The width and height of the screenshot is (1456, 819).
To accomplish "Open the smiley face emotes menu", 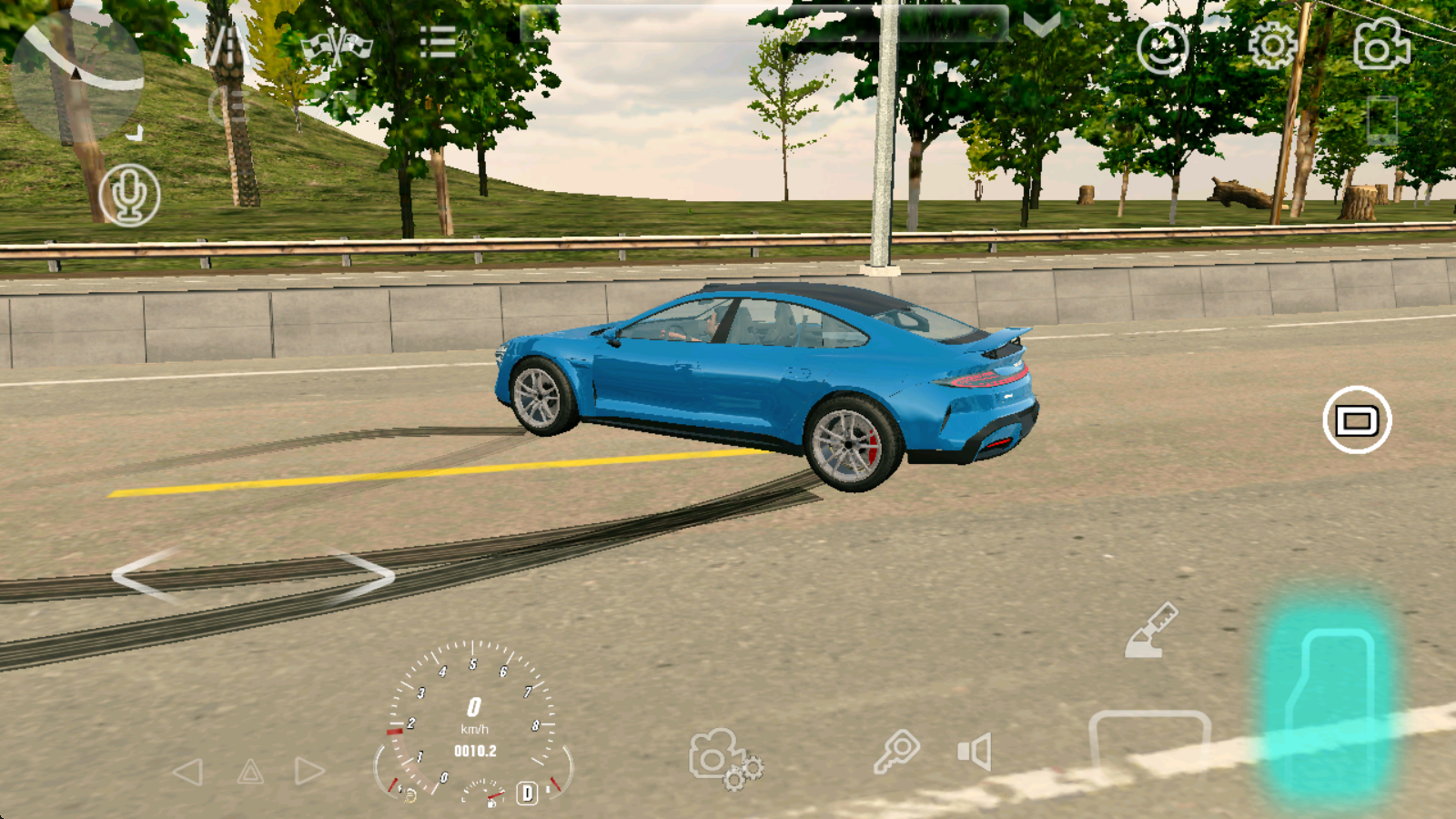I will 1162,47.
